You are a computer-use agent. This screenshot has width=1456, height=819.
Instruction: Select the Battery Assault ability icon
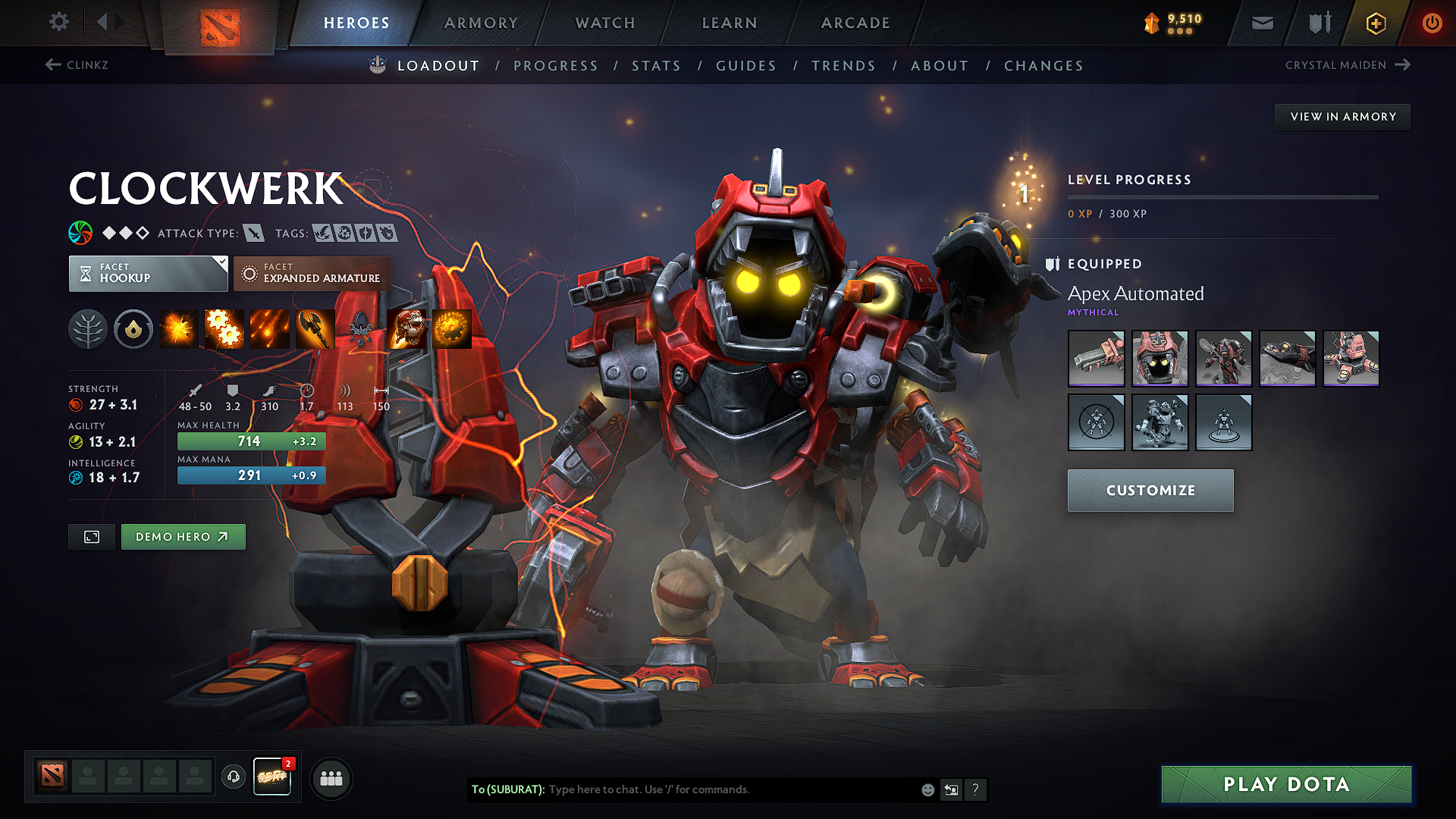(177, 328)
